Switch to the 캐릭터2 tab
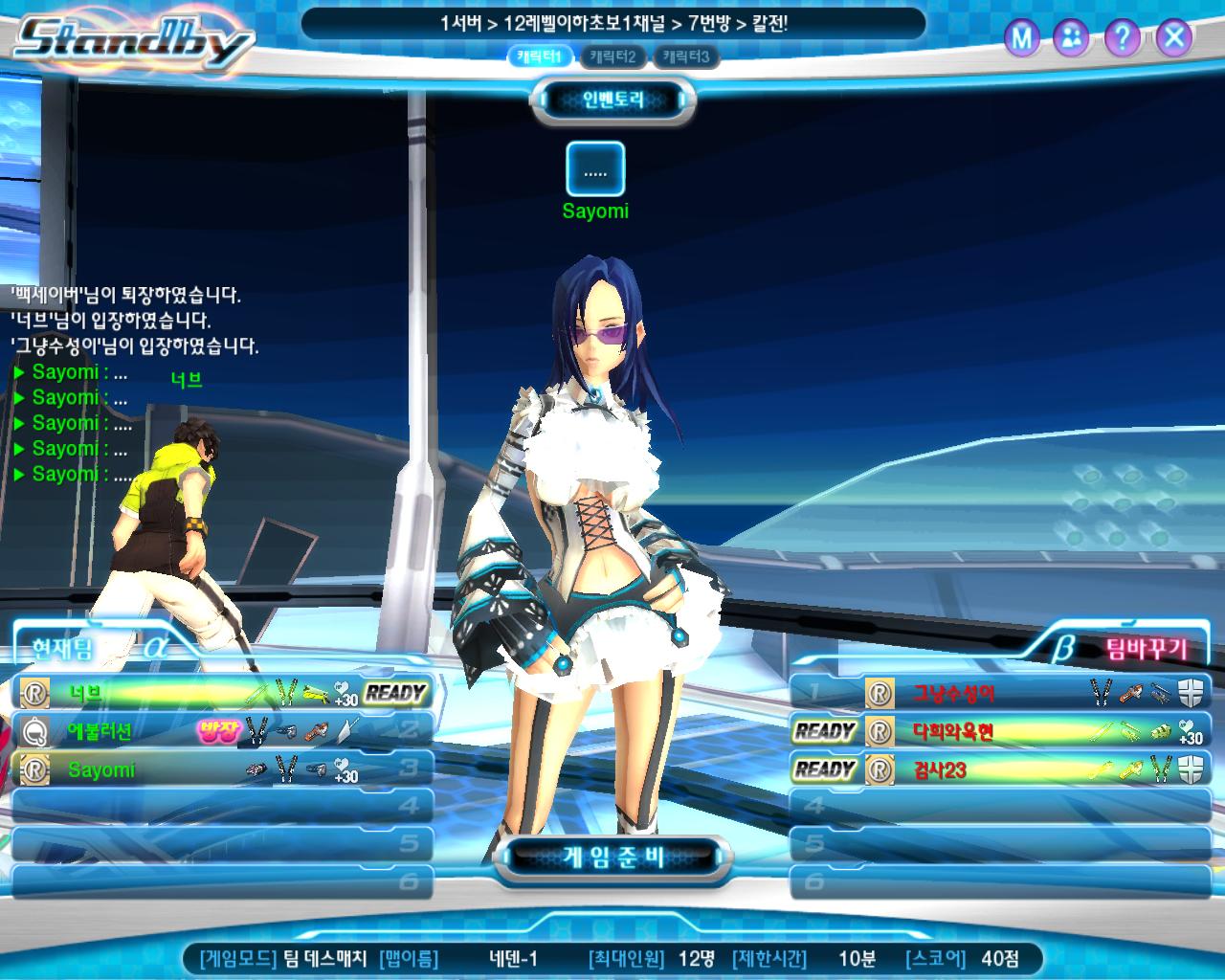Screen dimensions: 1225x980 [x=613, y=57]
